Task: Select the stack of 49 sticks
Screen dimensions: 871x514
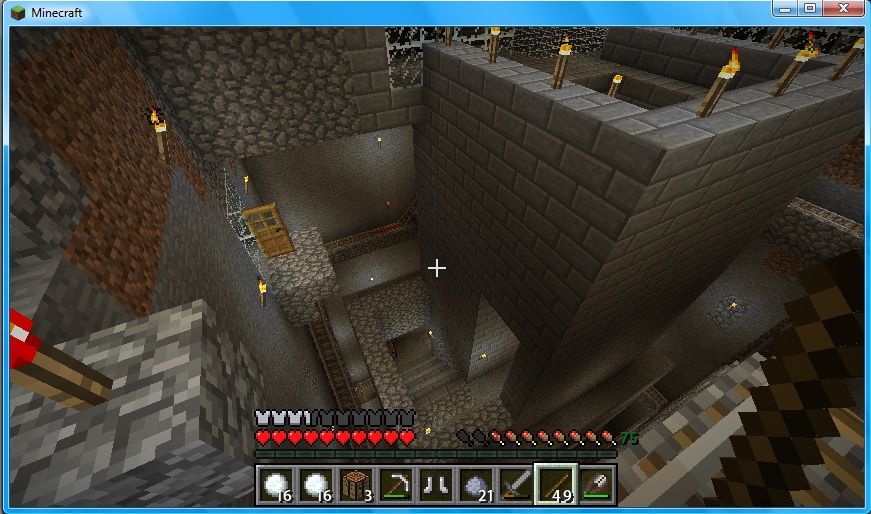Action: tap(555, 484)
